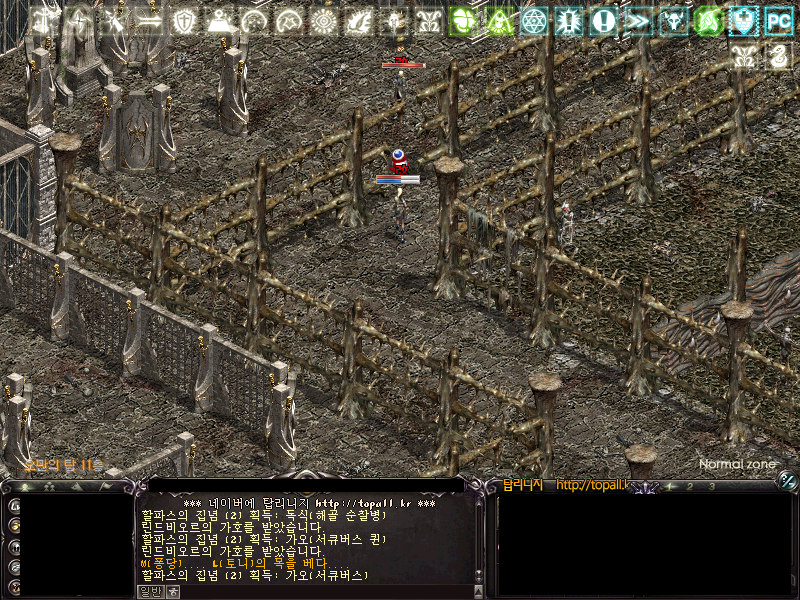Image resolution: width=800 pixels, height=600 pixels.
Task: Select the double chevron haste icon
Action: click(637, 21)
